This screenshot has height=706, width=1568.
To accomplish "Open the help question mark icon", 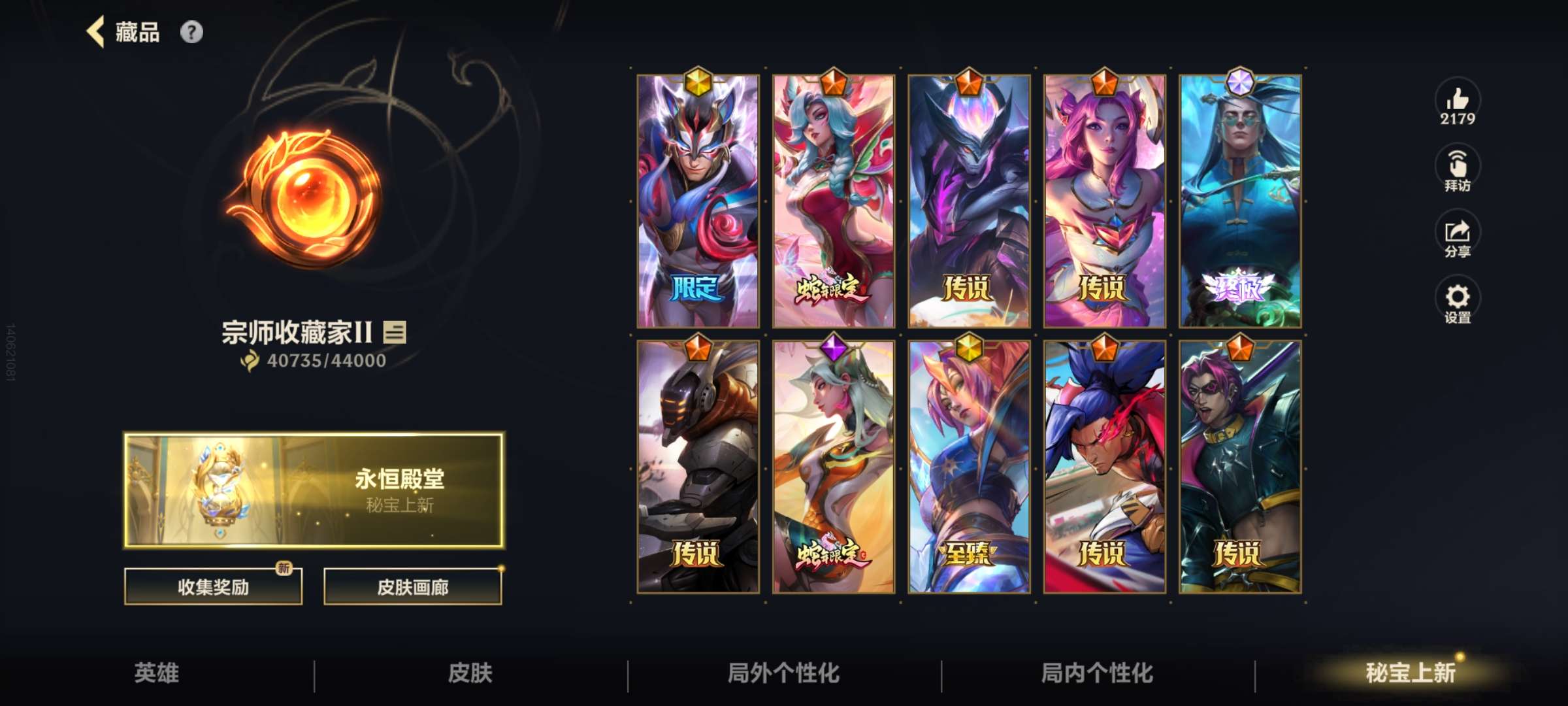I will (x=190, y=31).
